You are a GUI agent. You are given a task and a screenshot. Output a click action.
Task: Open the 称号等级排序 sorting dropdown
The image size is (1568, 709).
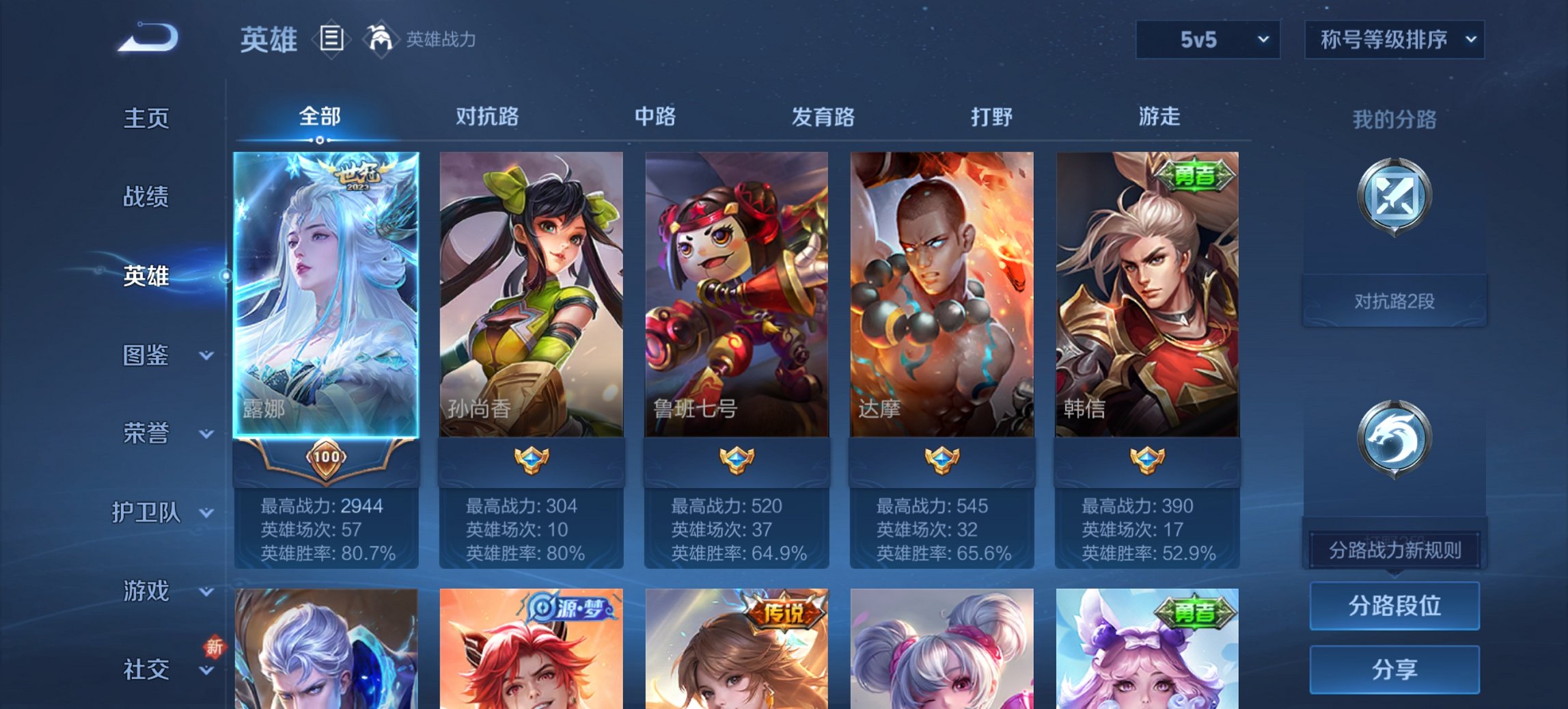coord(1394,40)
